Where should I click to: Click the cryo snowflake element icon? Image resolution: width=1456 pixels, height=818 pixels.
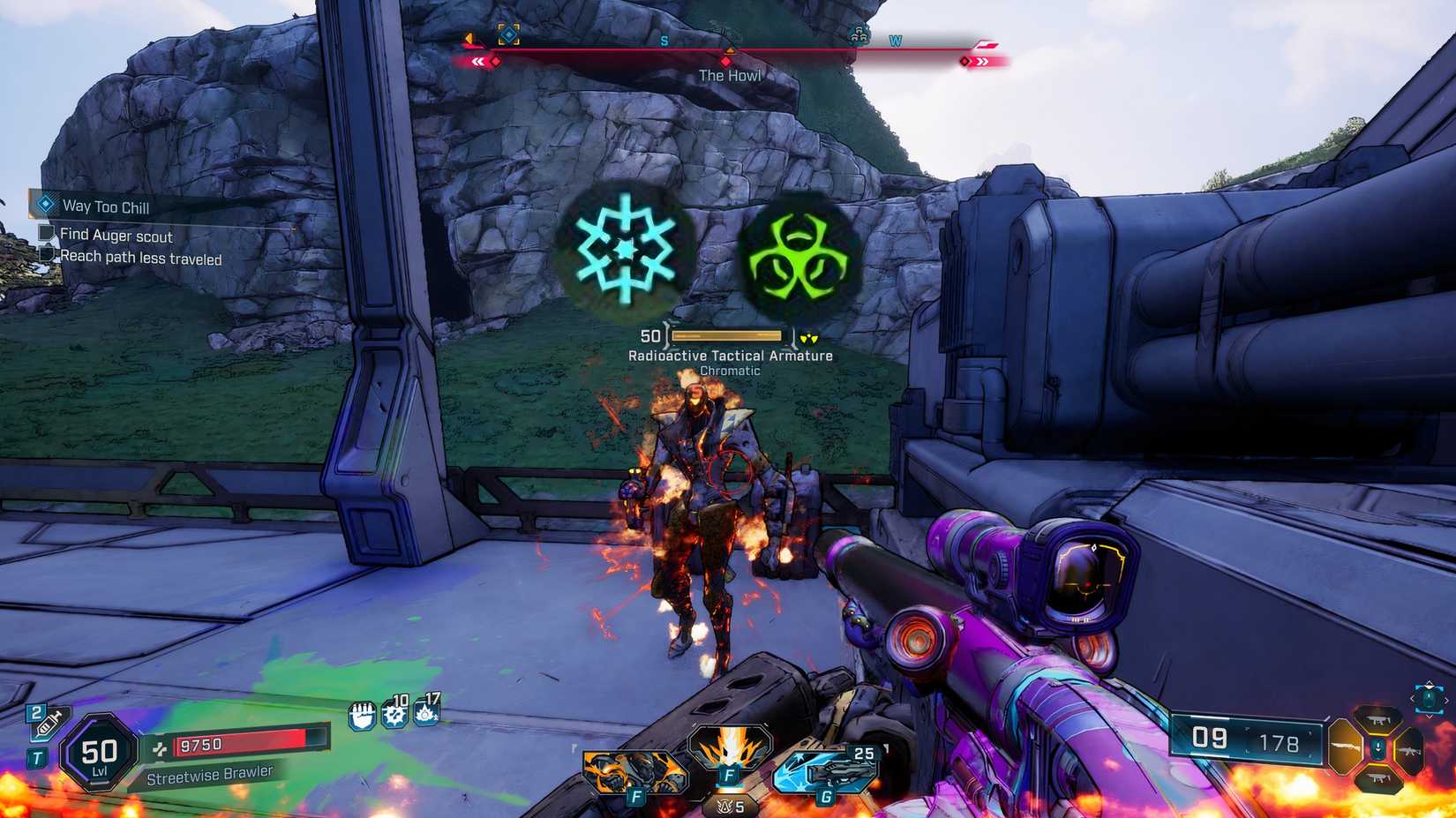click(626, 250)
